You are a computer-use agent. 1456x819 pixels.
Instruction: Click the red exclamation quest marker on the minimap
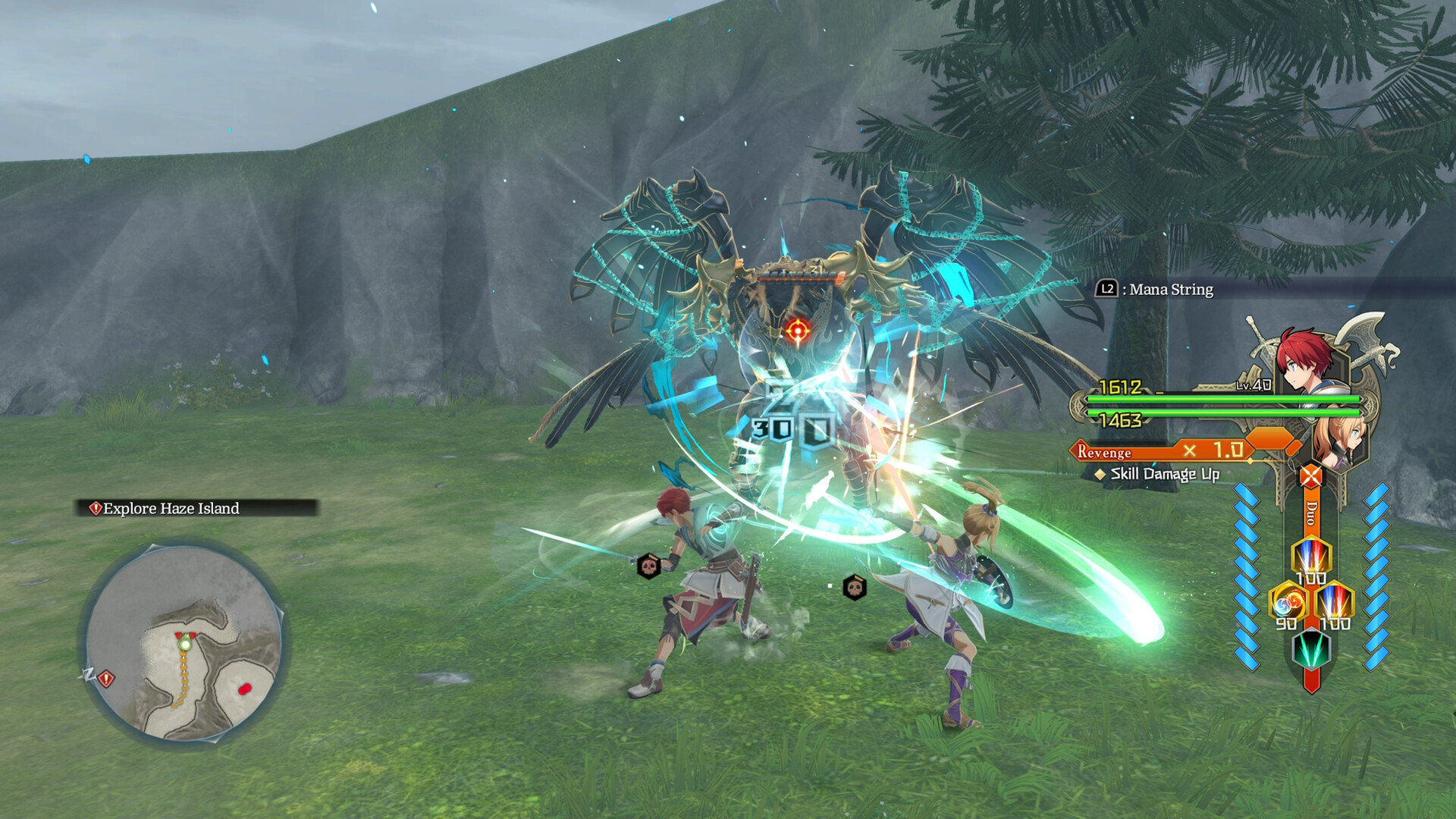(106, 679)
